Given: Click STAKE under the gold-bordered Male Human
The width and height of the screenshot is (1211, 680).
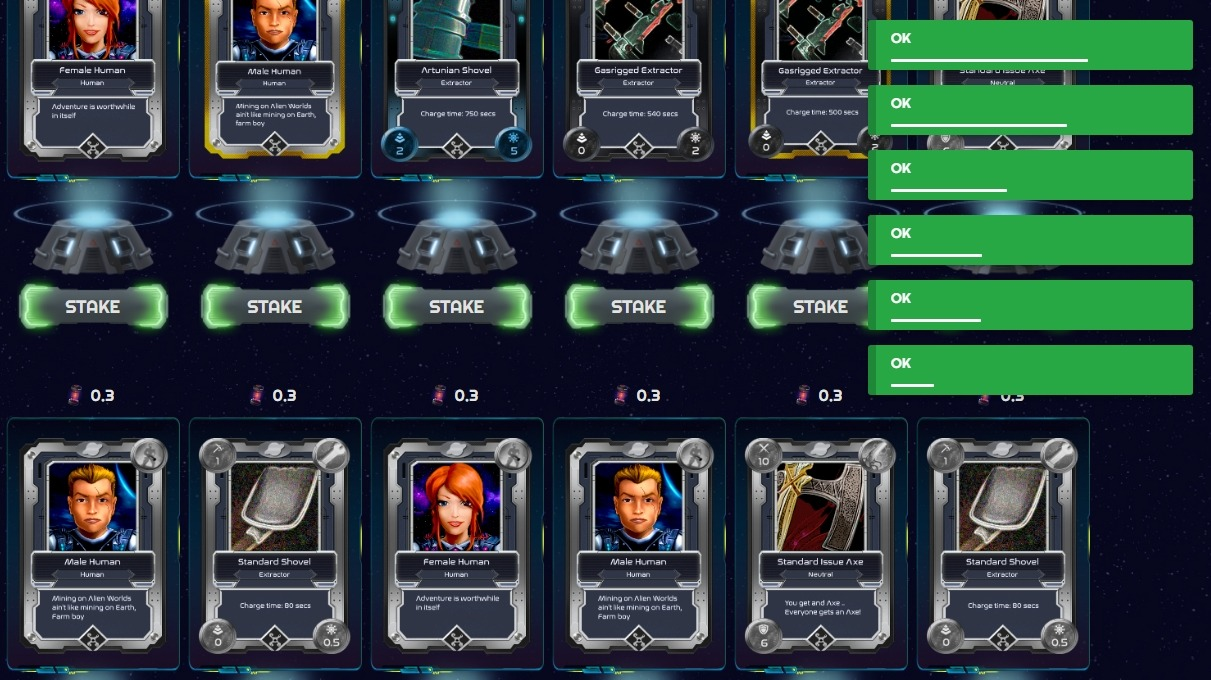Looking at the screenshot, I should tap(275, 307).
